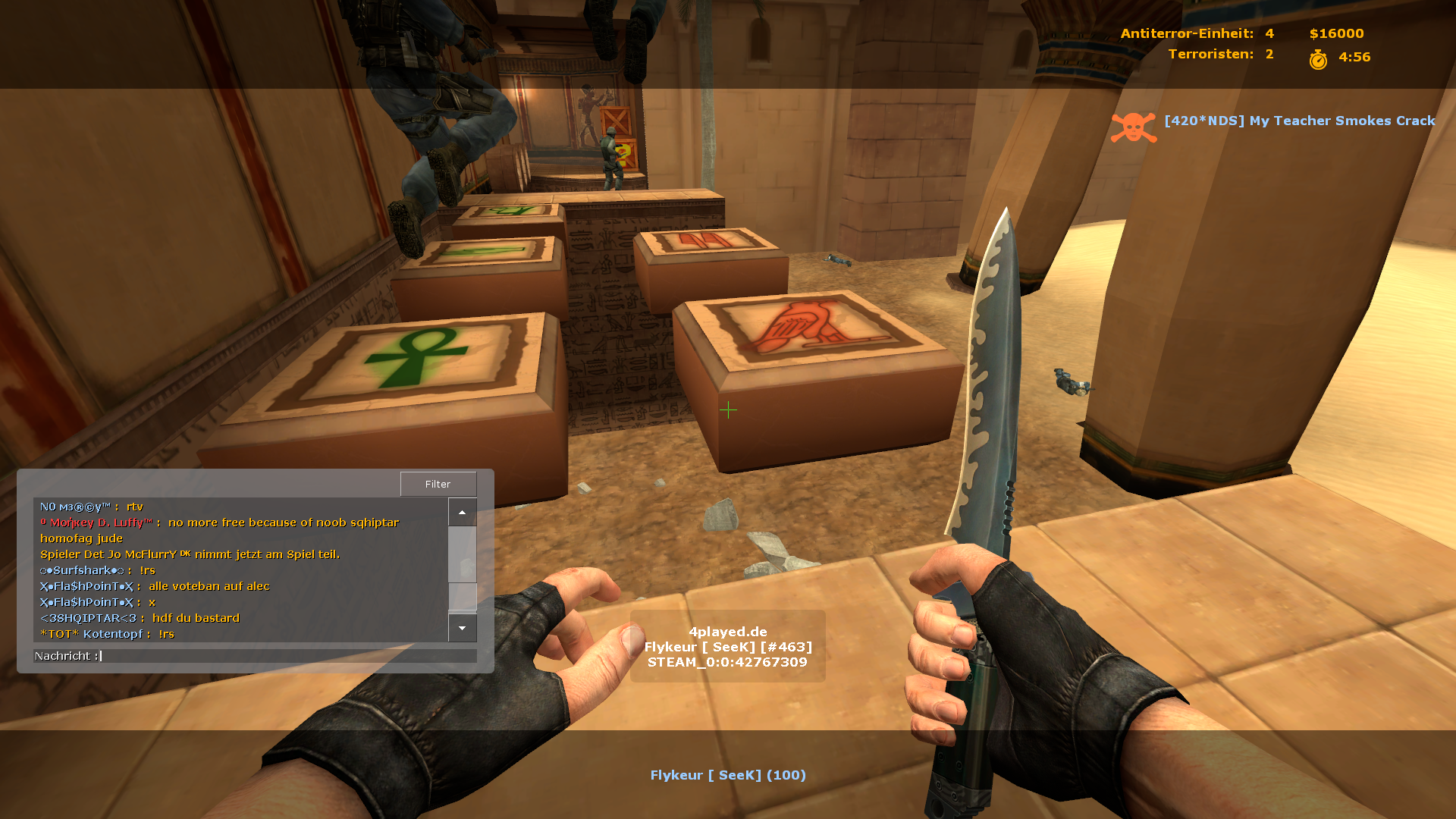Open the chat Filter button
This screenshot has width=1456, height=819.
pos(438,484)
